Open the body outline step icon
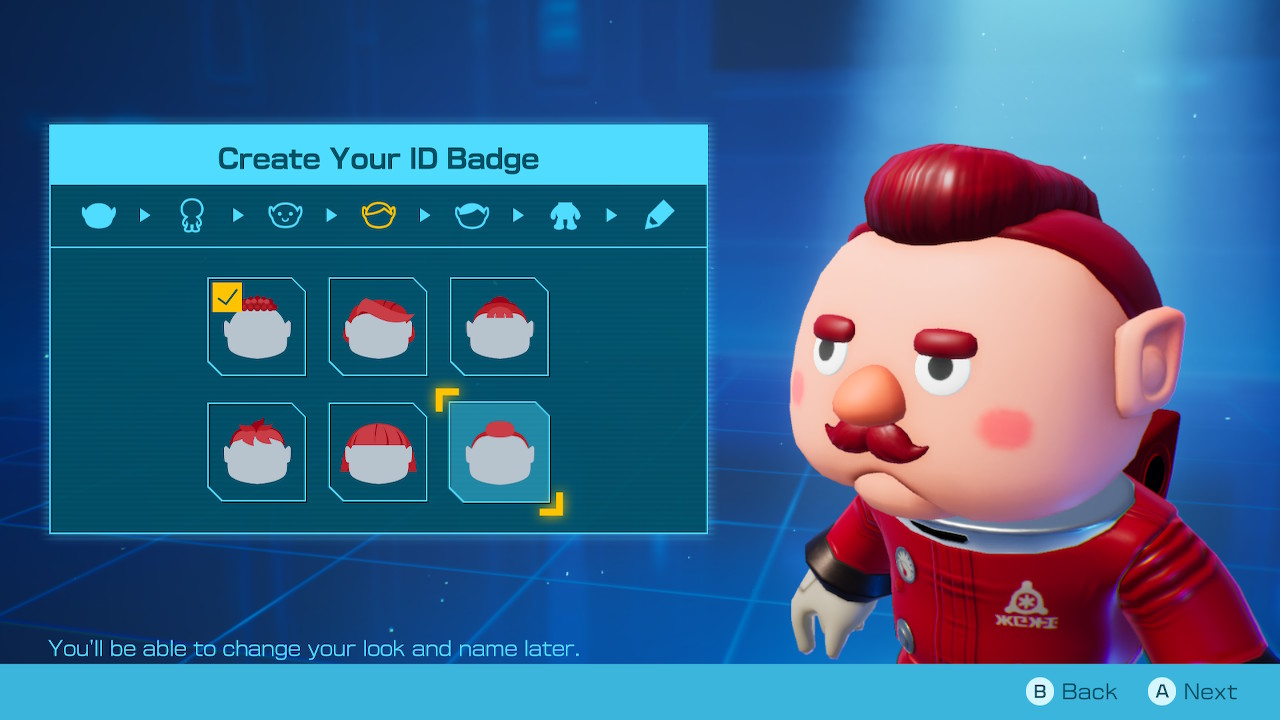1280x720 pixels. [192, 215]
